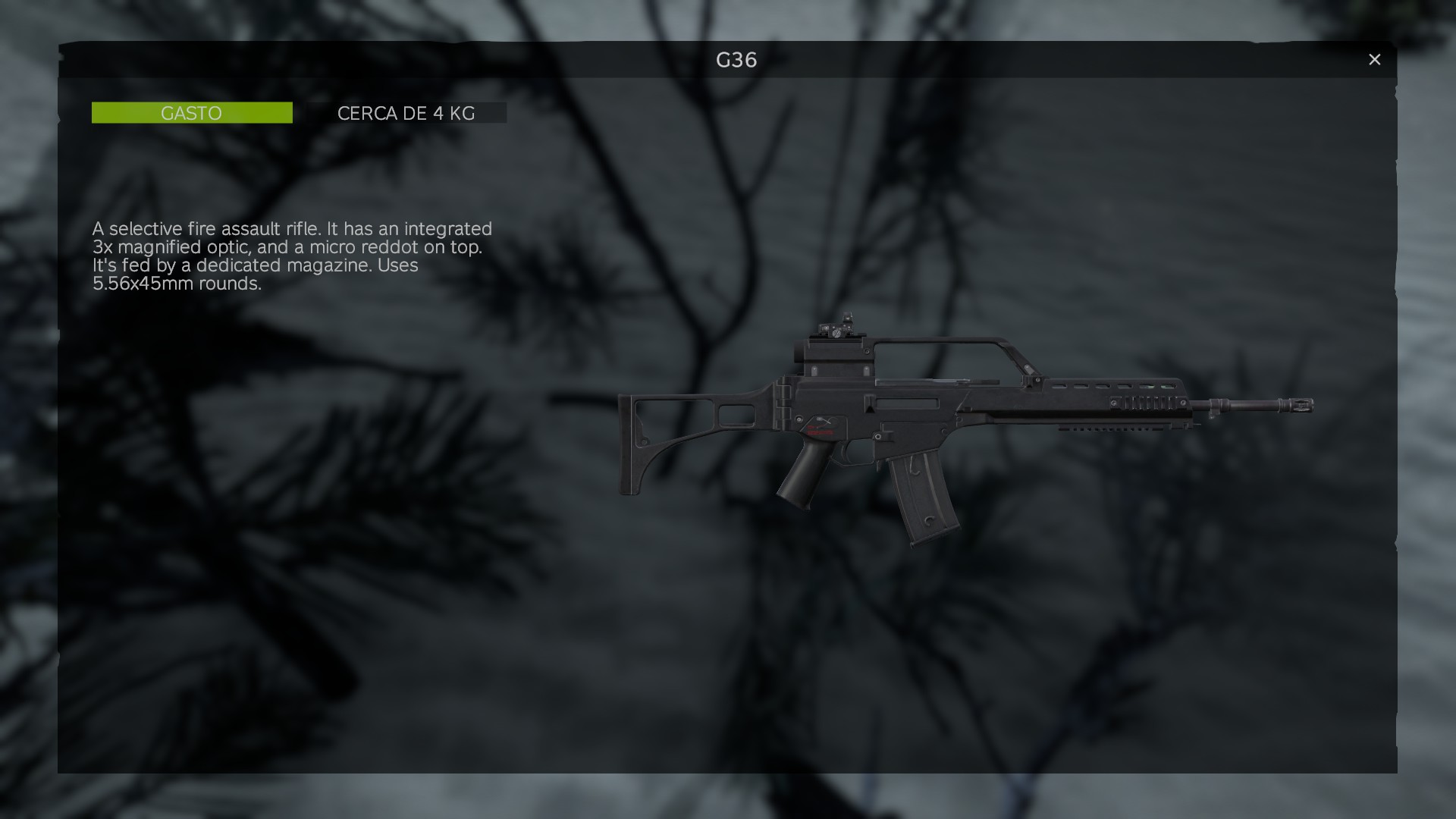Select the description text about 5.56x45mm rounds
This screenshot has width=1456, height=819.
tap(176, 284)
